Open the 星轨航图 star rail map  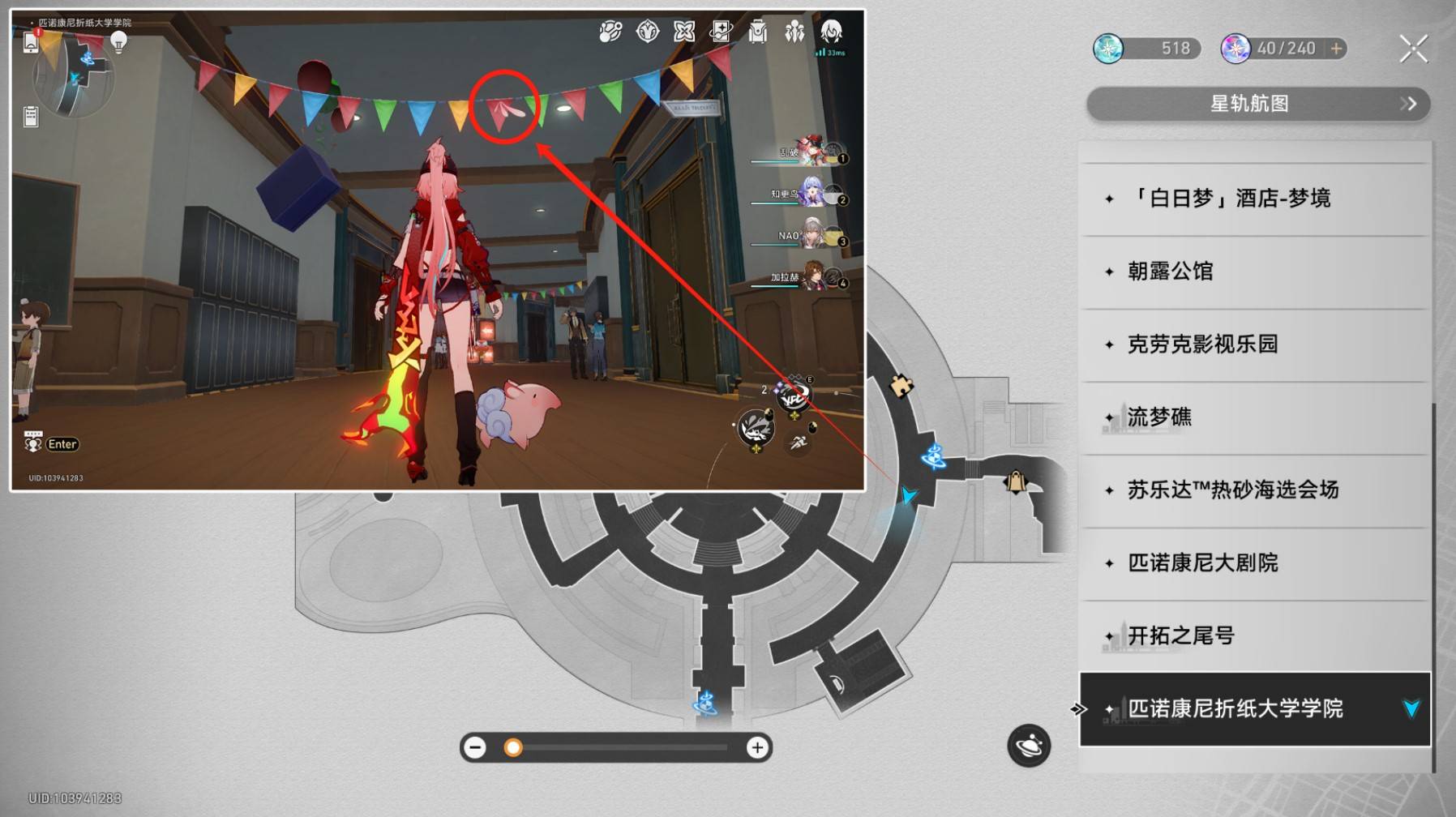pyautogui.click(x=1257, y=104)
